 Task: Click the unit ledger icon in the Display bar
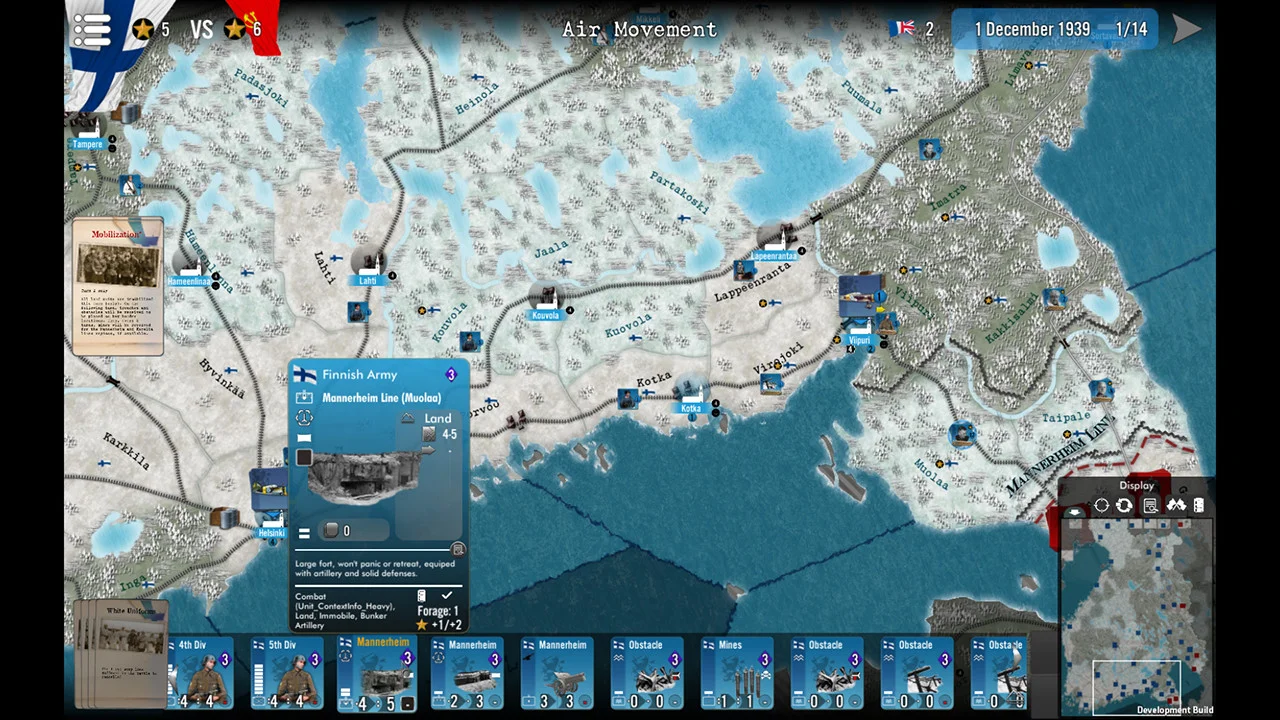[1198, 505]
